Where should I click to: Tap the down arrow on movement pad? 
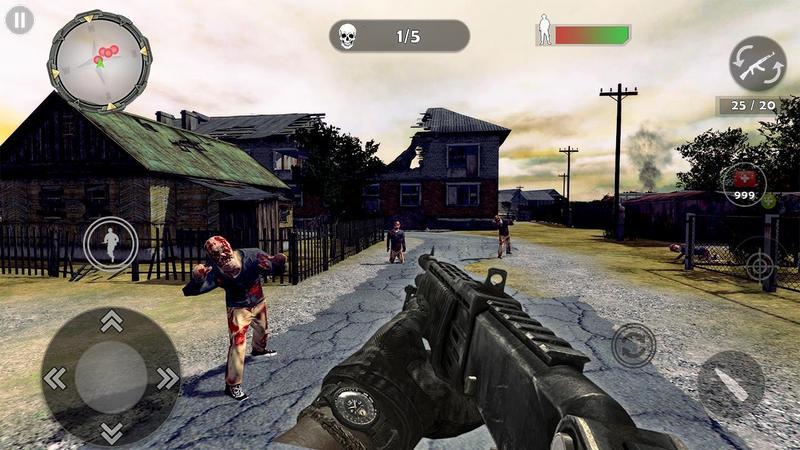point(111,432)
